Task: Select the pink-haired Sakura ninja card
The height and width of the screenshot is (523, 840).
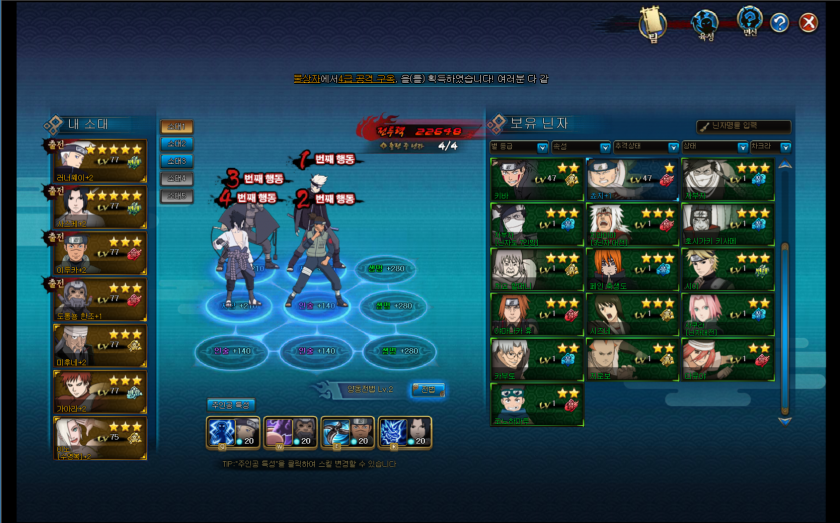Action: (x=727, y=315)
